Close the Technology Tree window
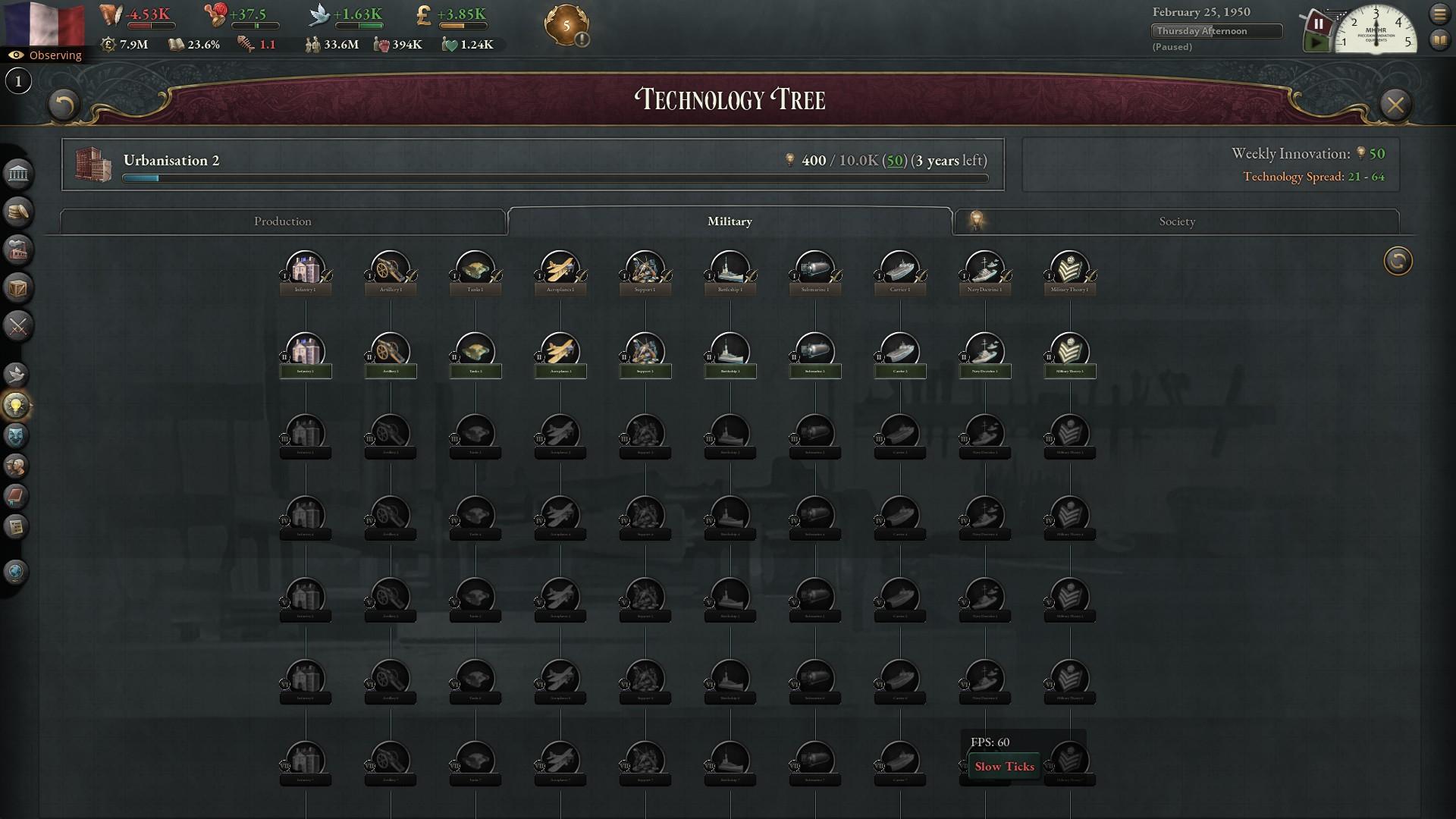This screenshot has height=819, width=1456. 1395,105
